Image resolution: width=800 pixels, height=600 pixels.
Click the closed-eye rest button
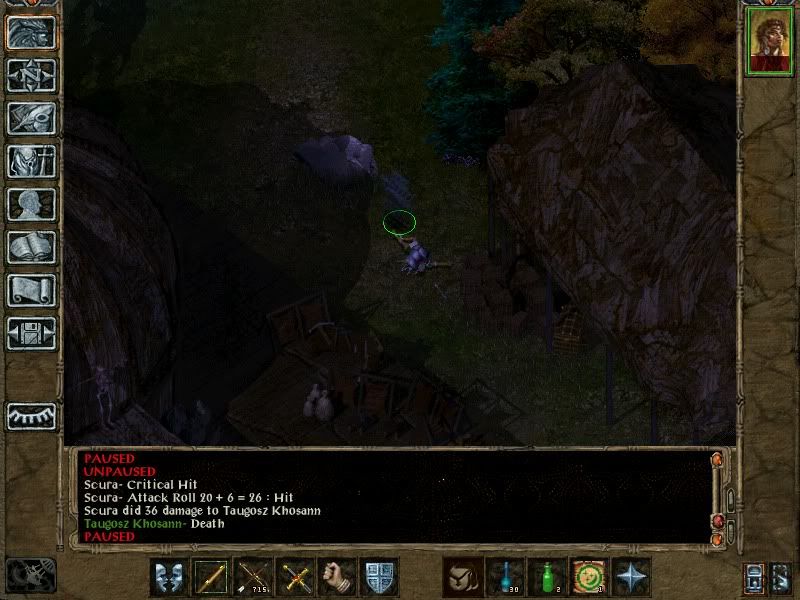pos(31,414)
